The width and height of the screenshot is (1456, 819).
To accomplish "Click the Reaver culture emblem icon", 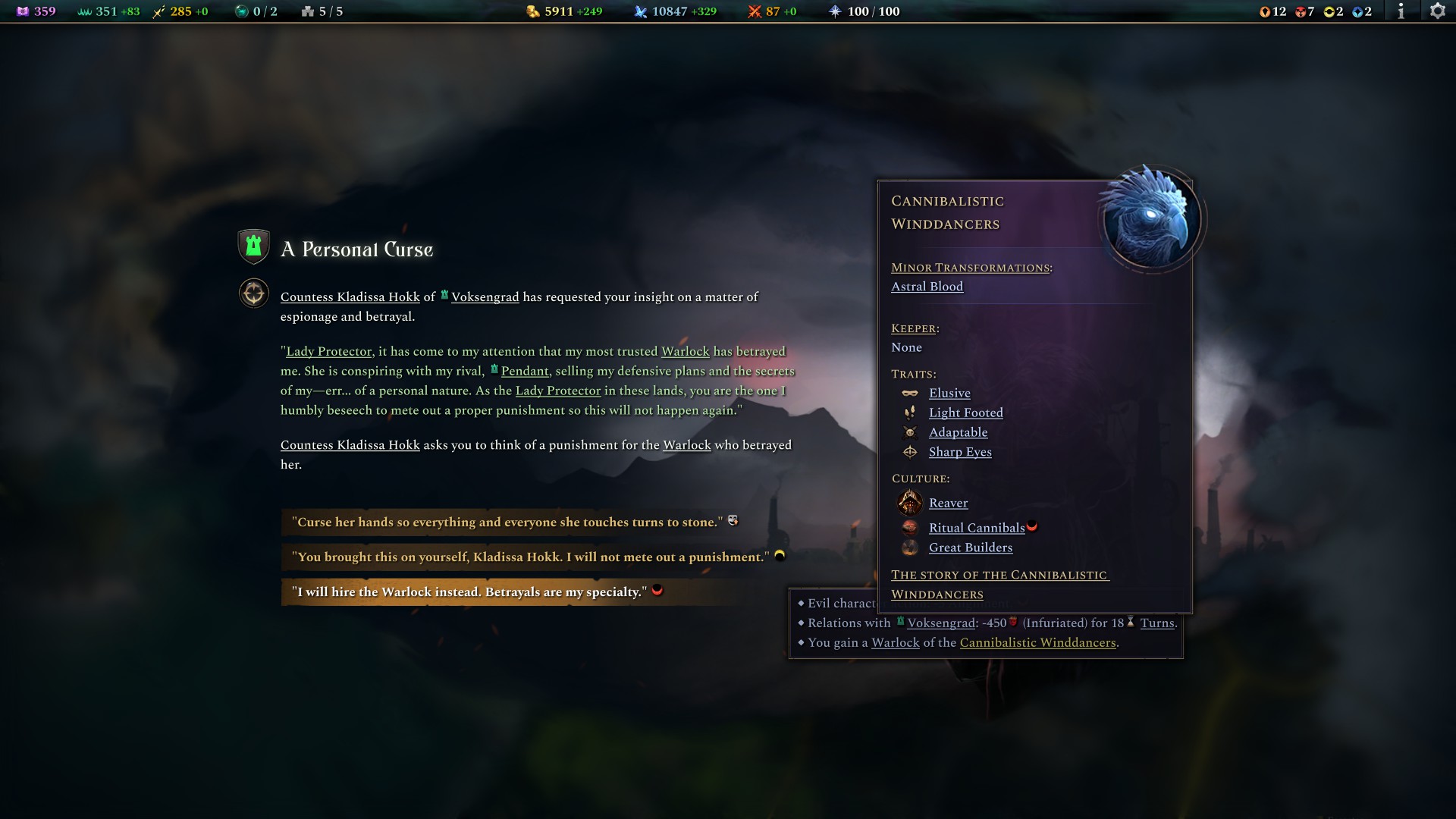I will [910, 503].
